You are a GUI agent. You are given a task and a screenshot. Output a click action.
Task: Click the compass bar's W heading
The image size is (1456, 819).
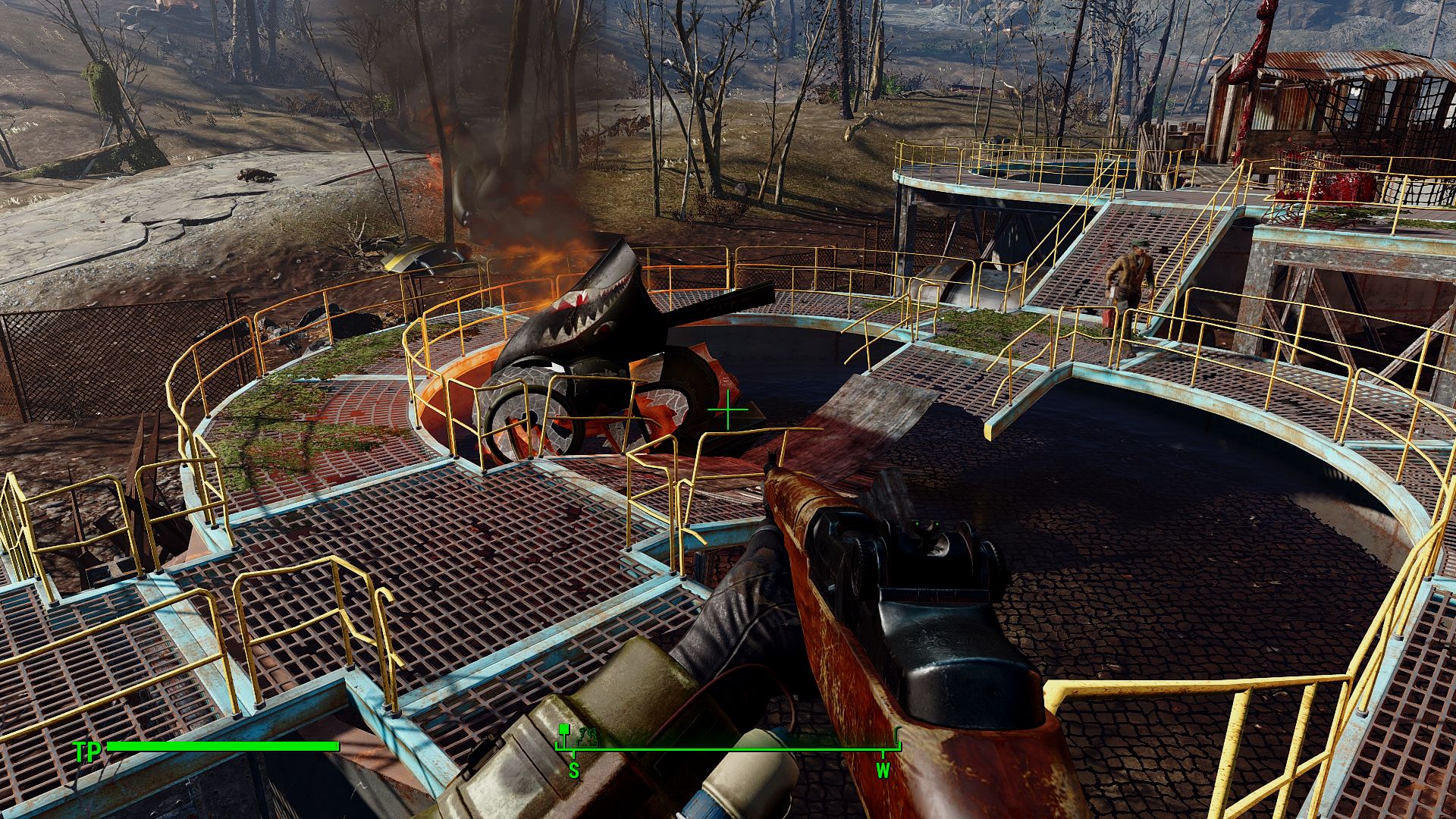point(883,771)
